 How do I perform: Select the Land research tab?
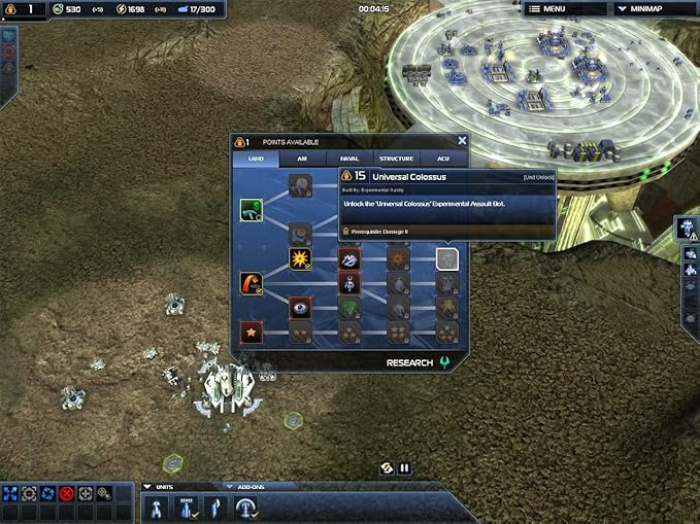(x=256, y=158)
